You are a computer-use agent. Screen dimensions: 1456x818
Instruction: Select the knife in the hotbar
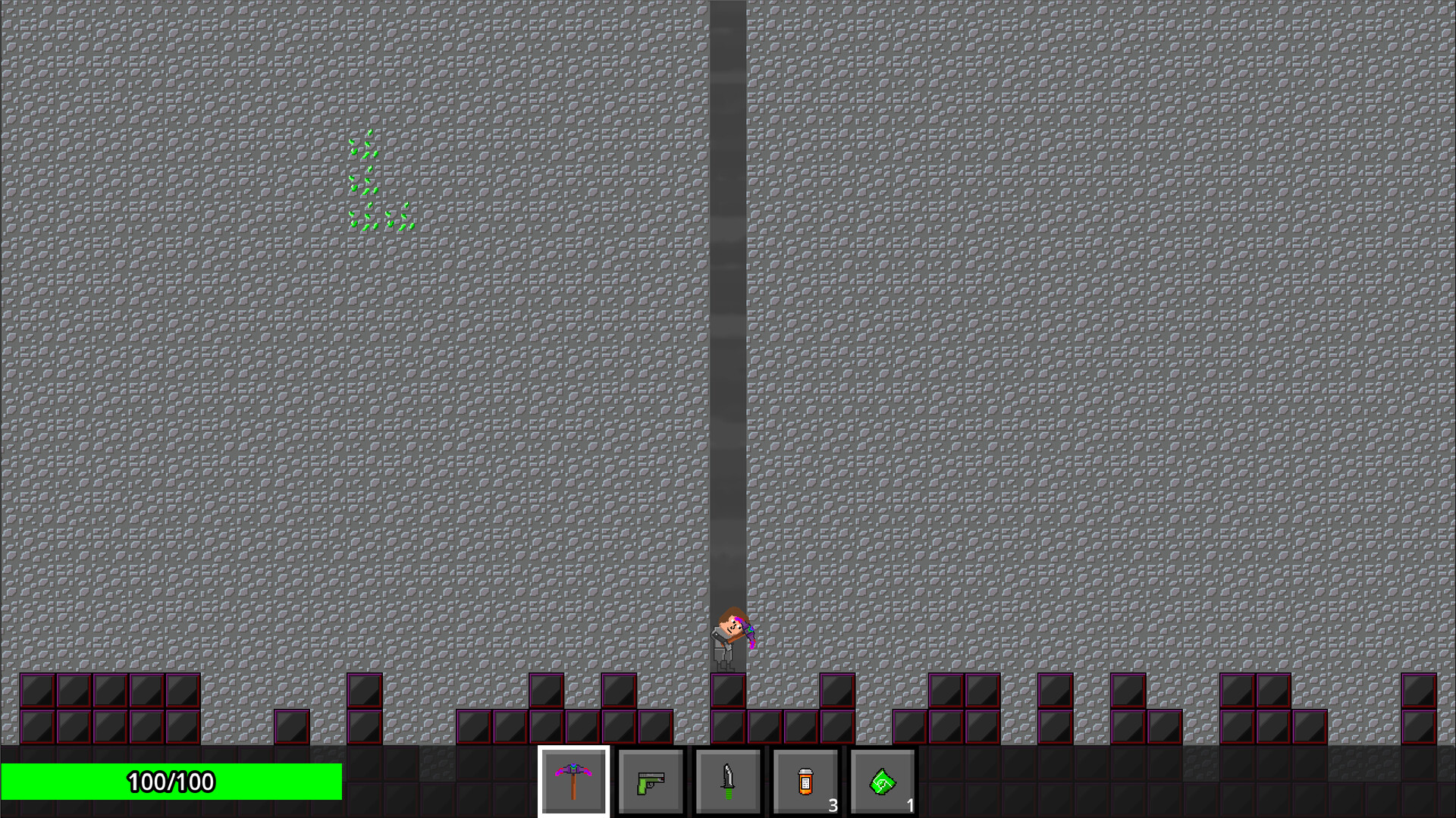pos(726,781)
